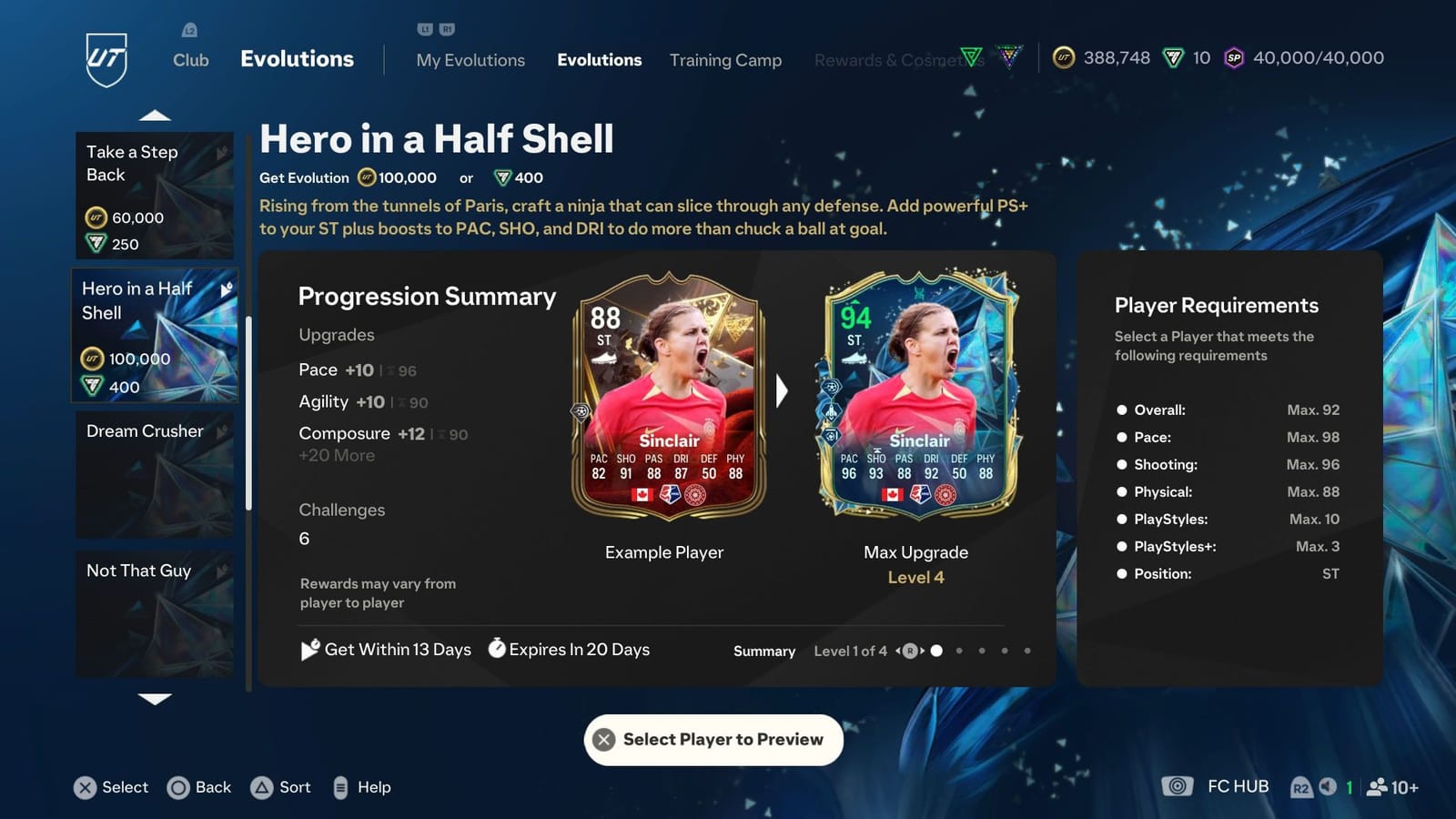Click the highlighted white pagination dot
Viewport: 1456px width, 819px height.
937,652
